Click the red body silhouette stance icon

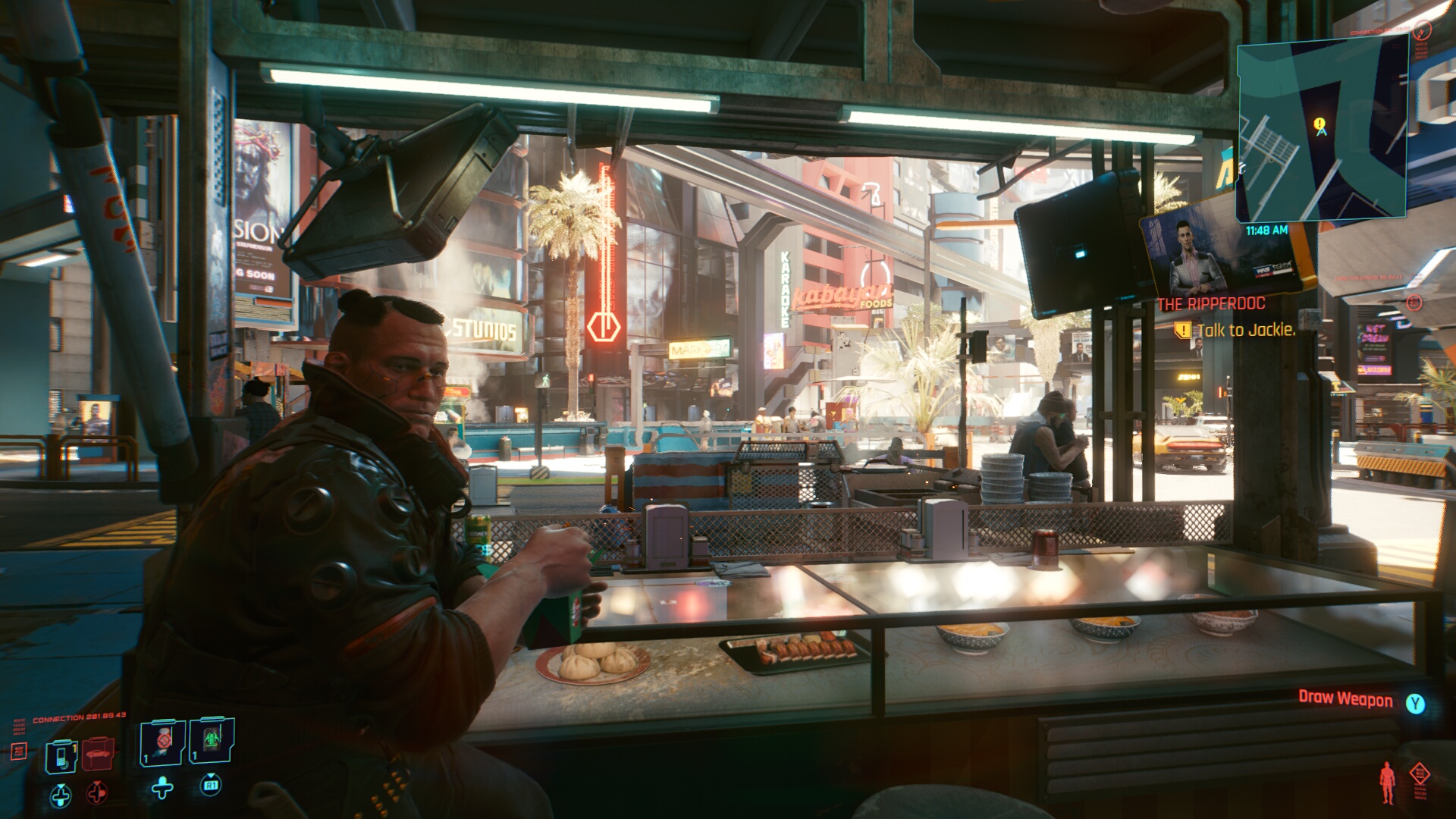pos(1387,783)
